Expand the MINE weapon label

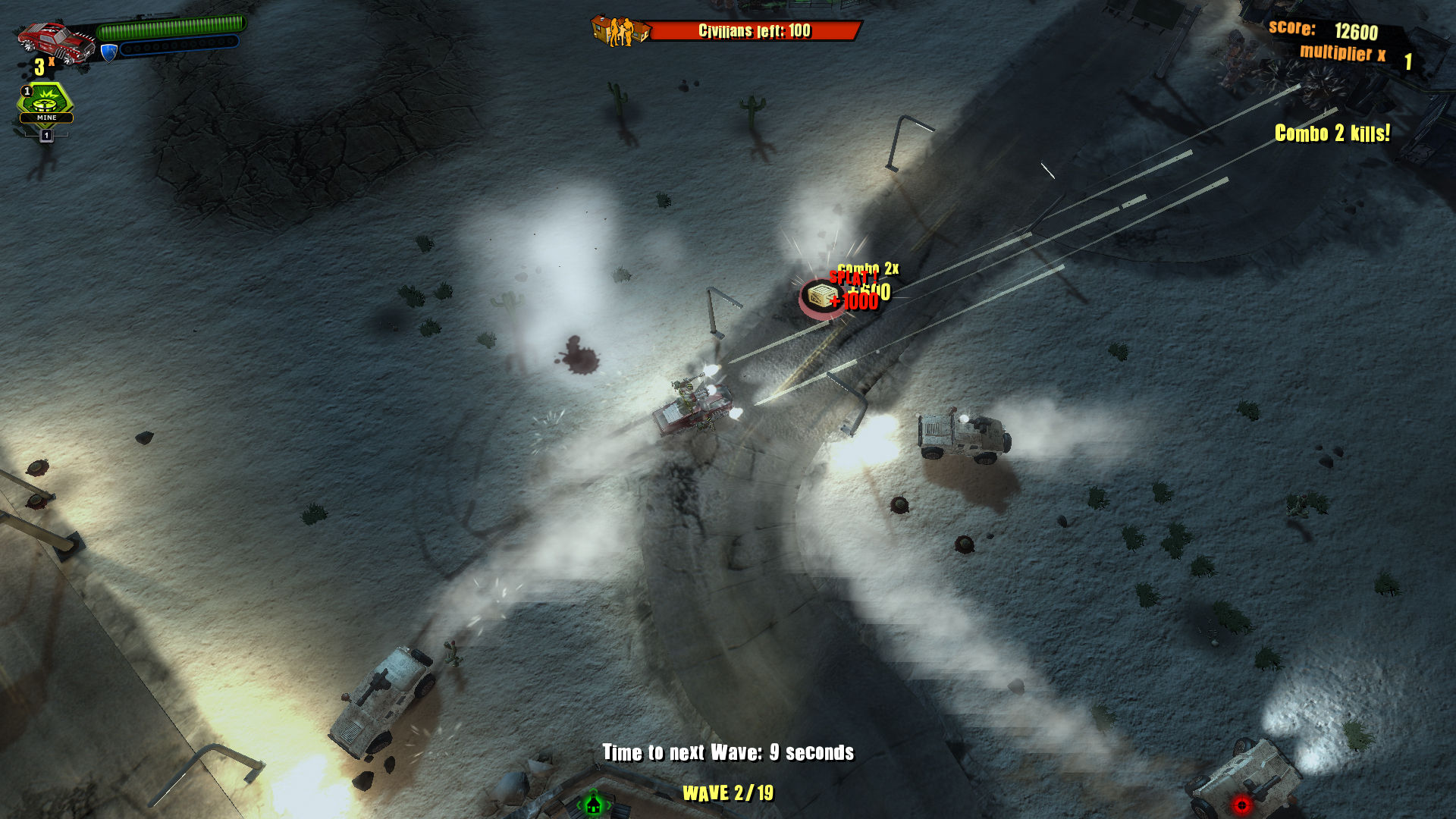click(x=45, y=118)
